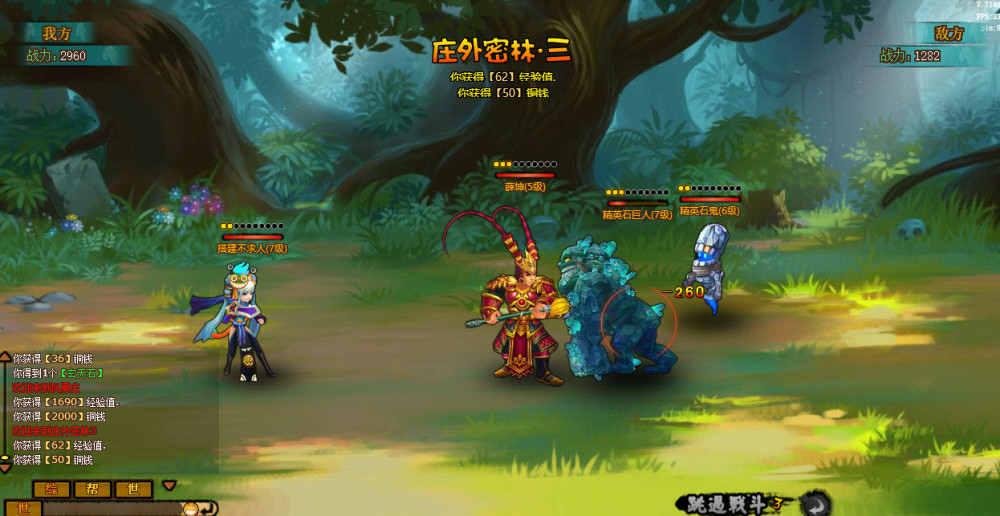Open the emoji smiley picker in chat
The image size is (1000, 516).
(x=188, y=509)
